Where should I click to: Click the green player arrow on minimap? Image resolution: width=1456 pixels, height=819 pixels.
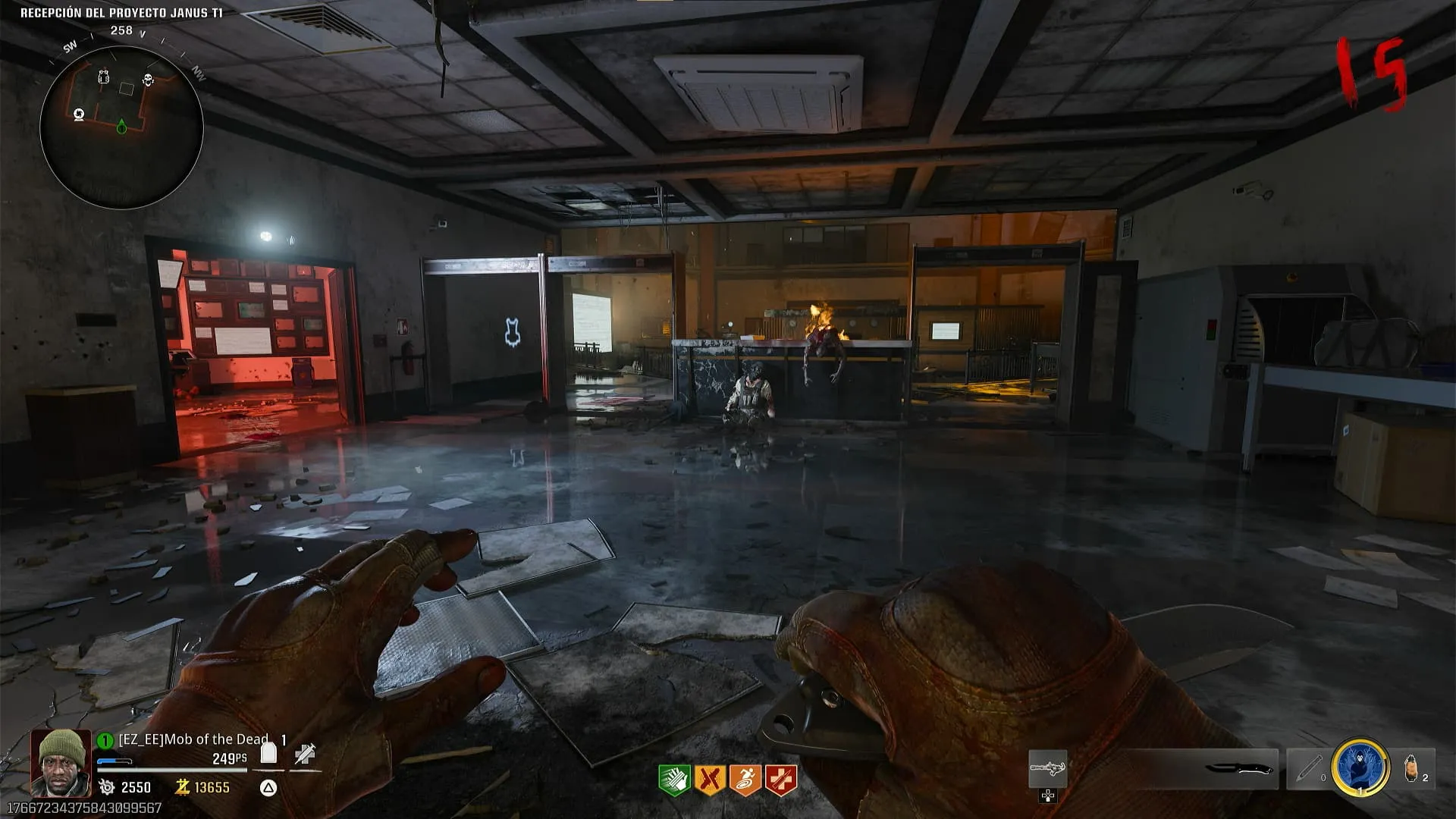click(121, 127)
